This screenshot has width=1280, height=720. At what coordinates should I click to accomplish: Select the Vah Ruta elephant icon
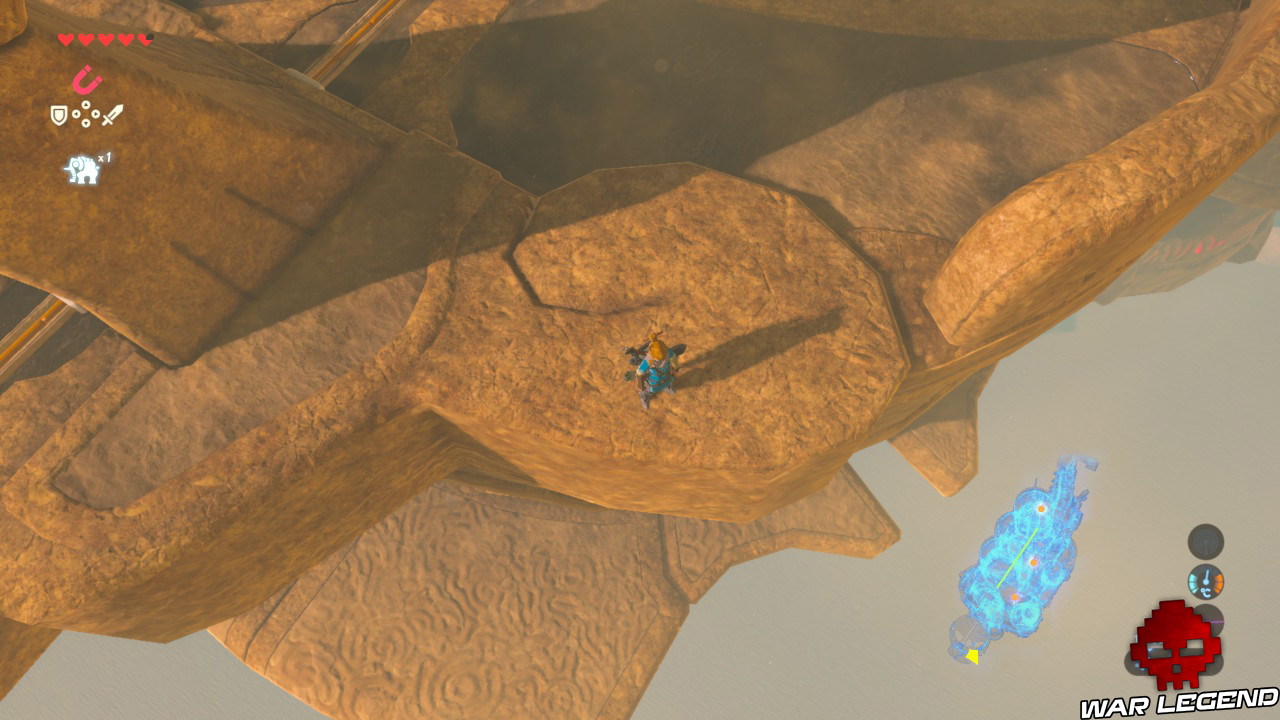[x=82, y=167]
